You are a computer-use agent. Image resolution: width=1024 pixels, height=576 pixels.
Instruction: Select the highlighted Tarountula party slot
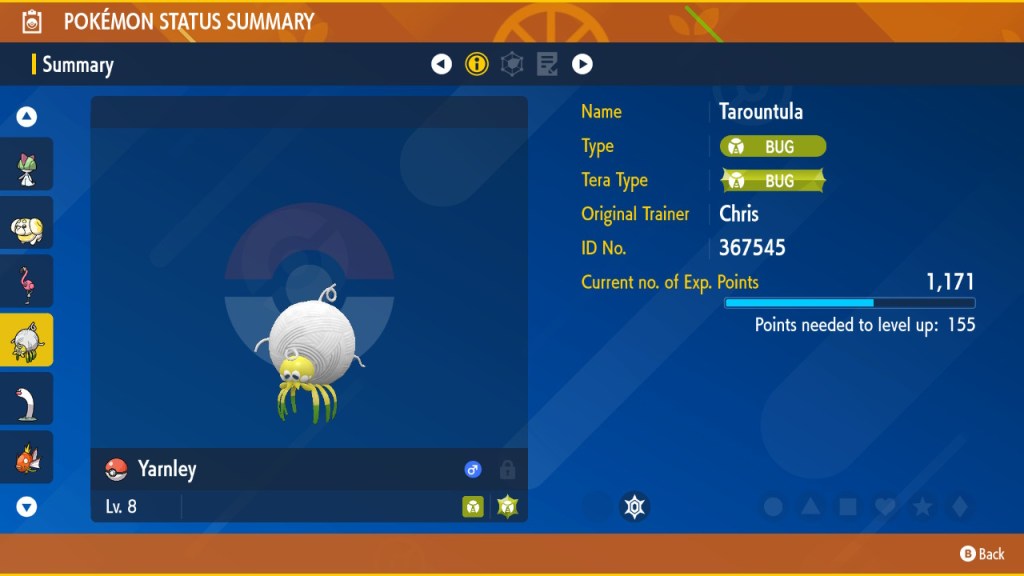(x=27, y=341)
